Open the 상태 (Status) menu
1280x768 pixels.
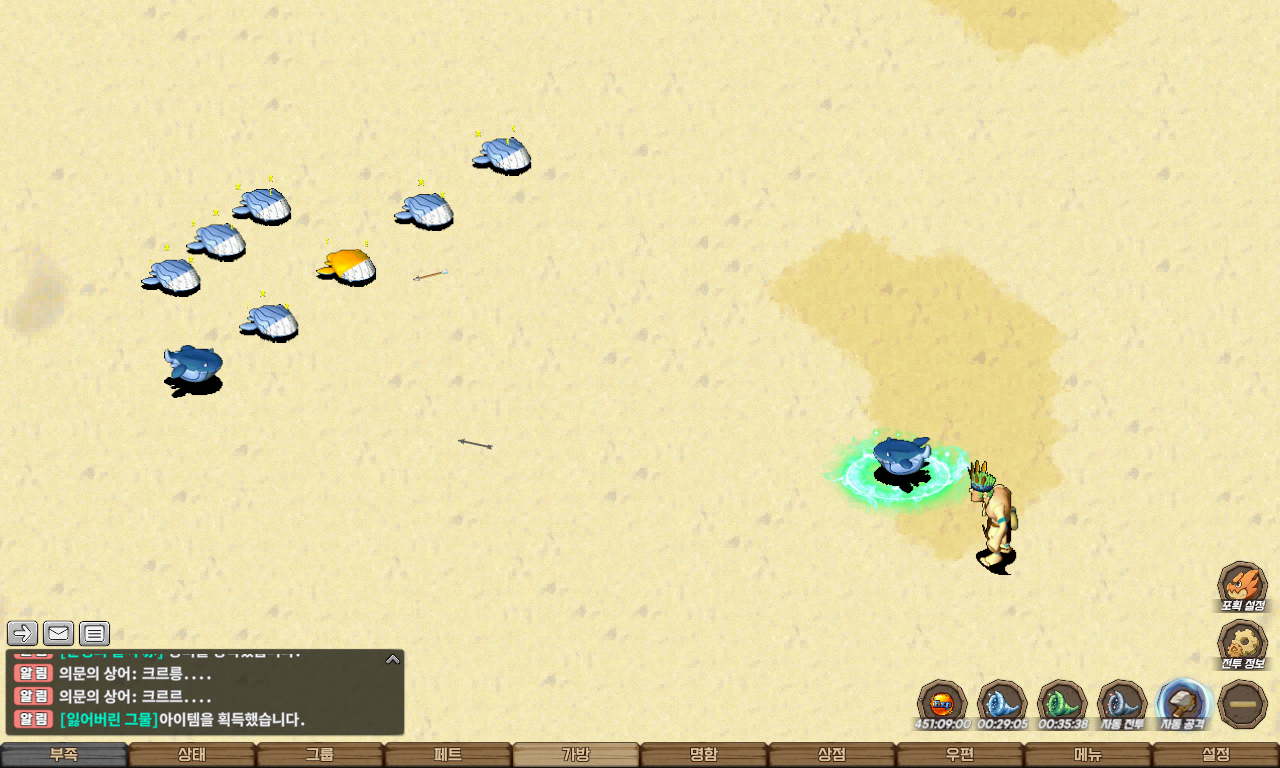192,755
